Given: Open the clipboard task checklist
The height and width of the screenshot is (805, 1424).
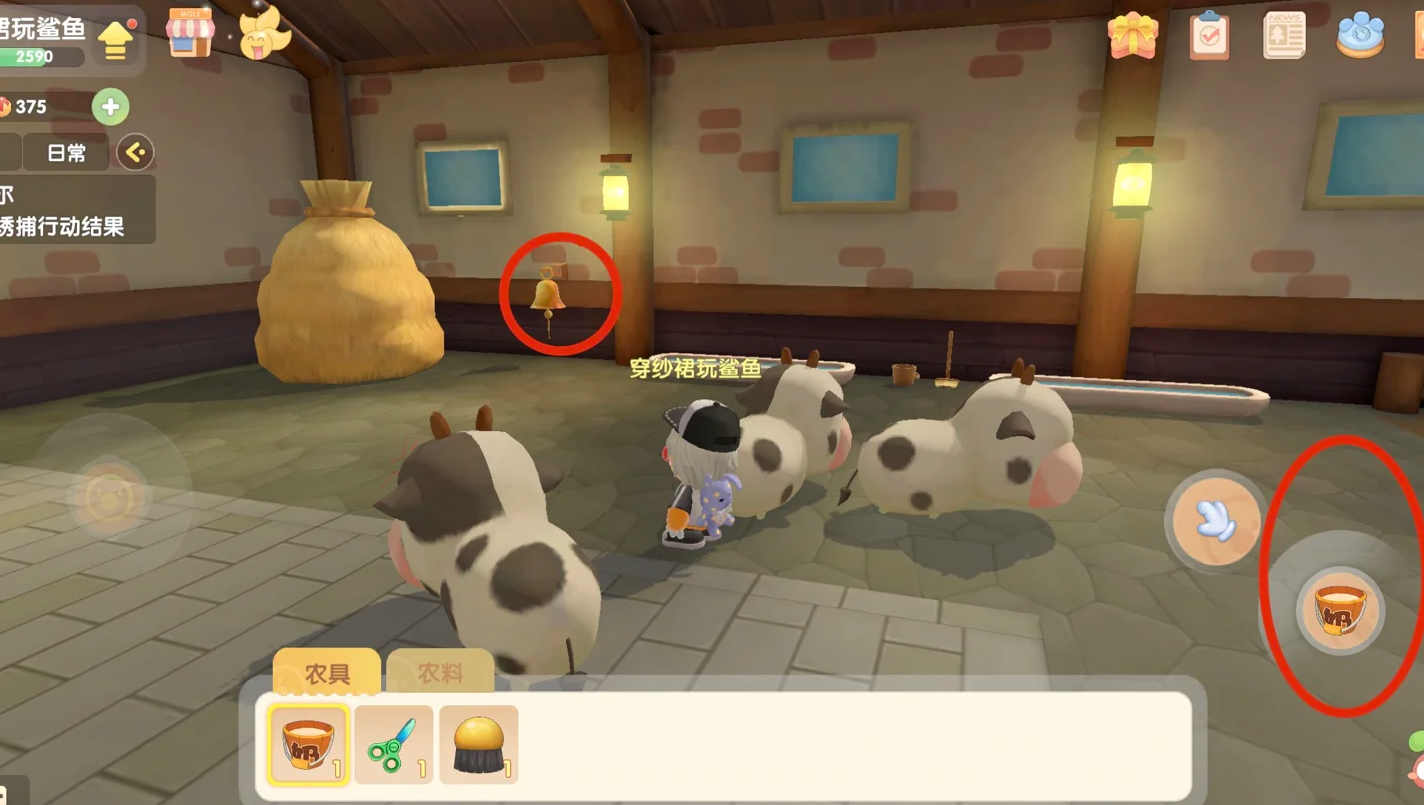Looking at the screenshot, I should point(1209,35).
